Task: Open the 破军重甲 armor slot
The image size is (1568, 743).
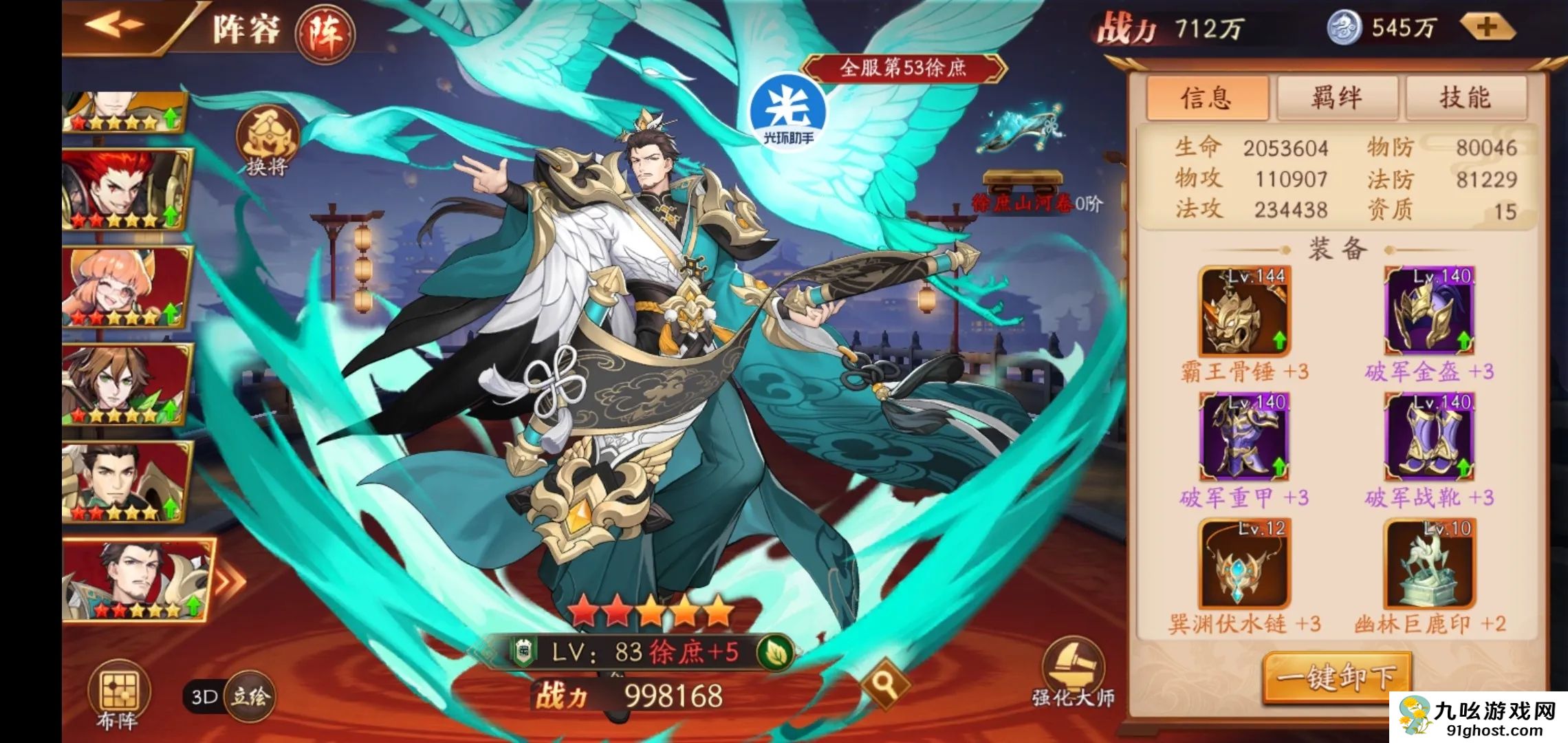Action: pyautogui.click(x=1244, y=437)
